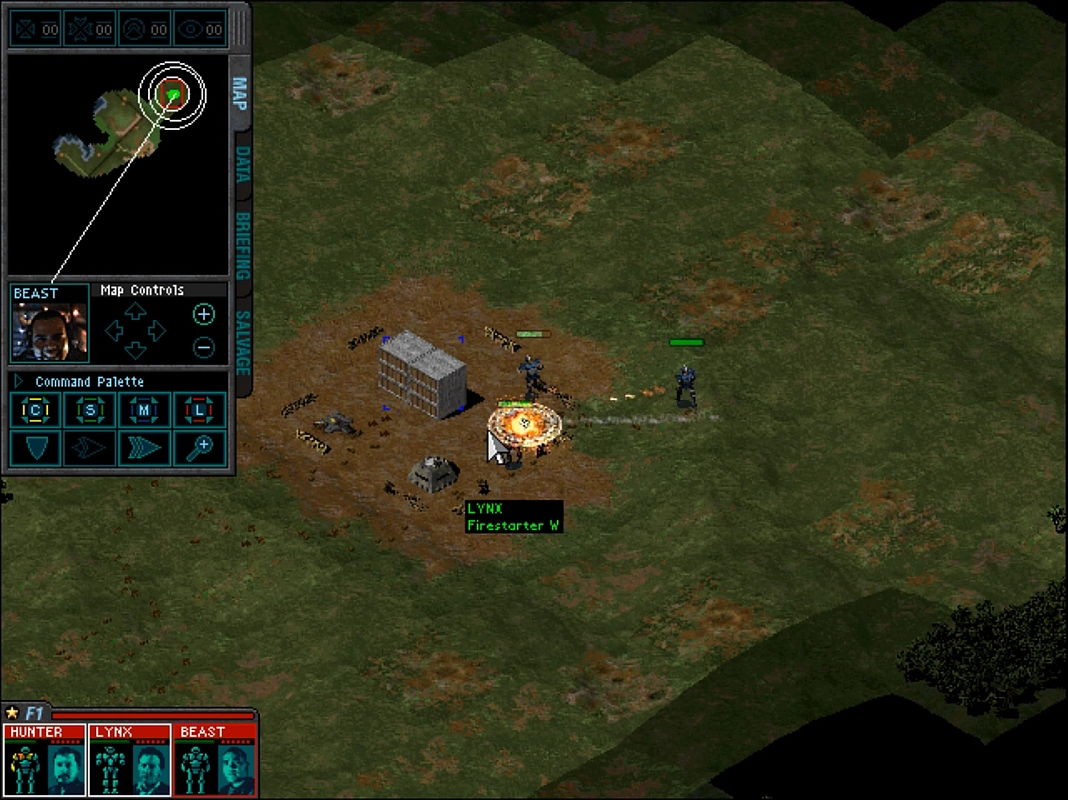
Task: Zoom out with the map minus button
Action: [x=203, y=347]
